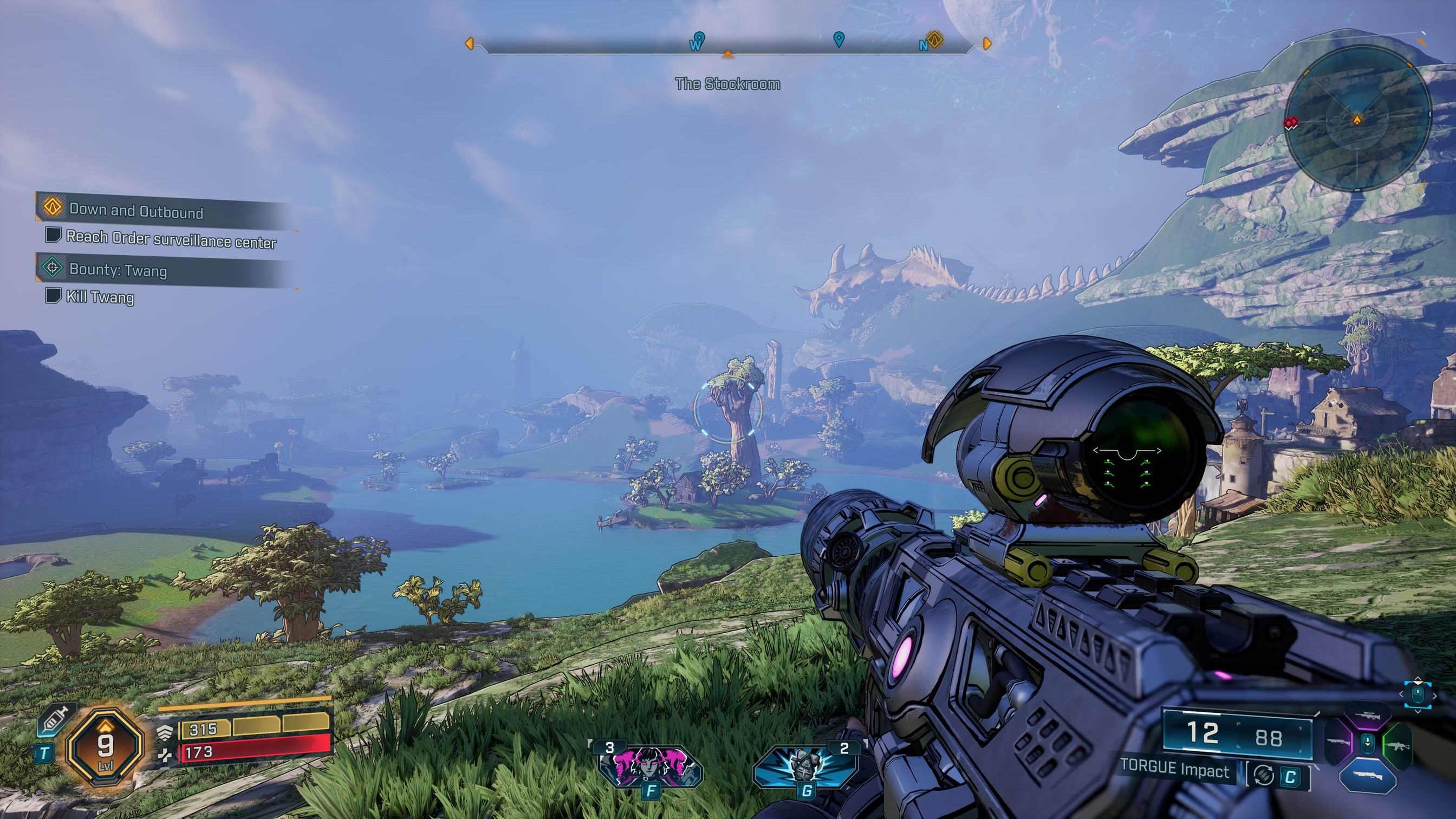Click the right orange compass arrow
The width and height of the screenshot is (1456, 819).
coord(987,43)
